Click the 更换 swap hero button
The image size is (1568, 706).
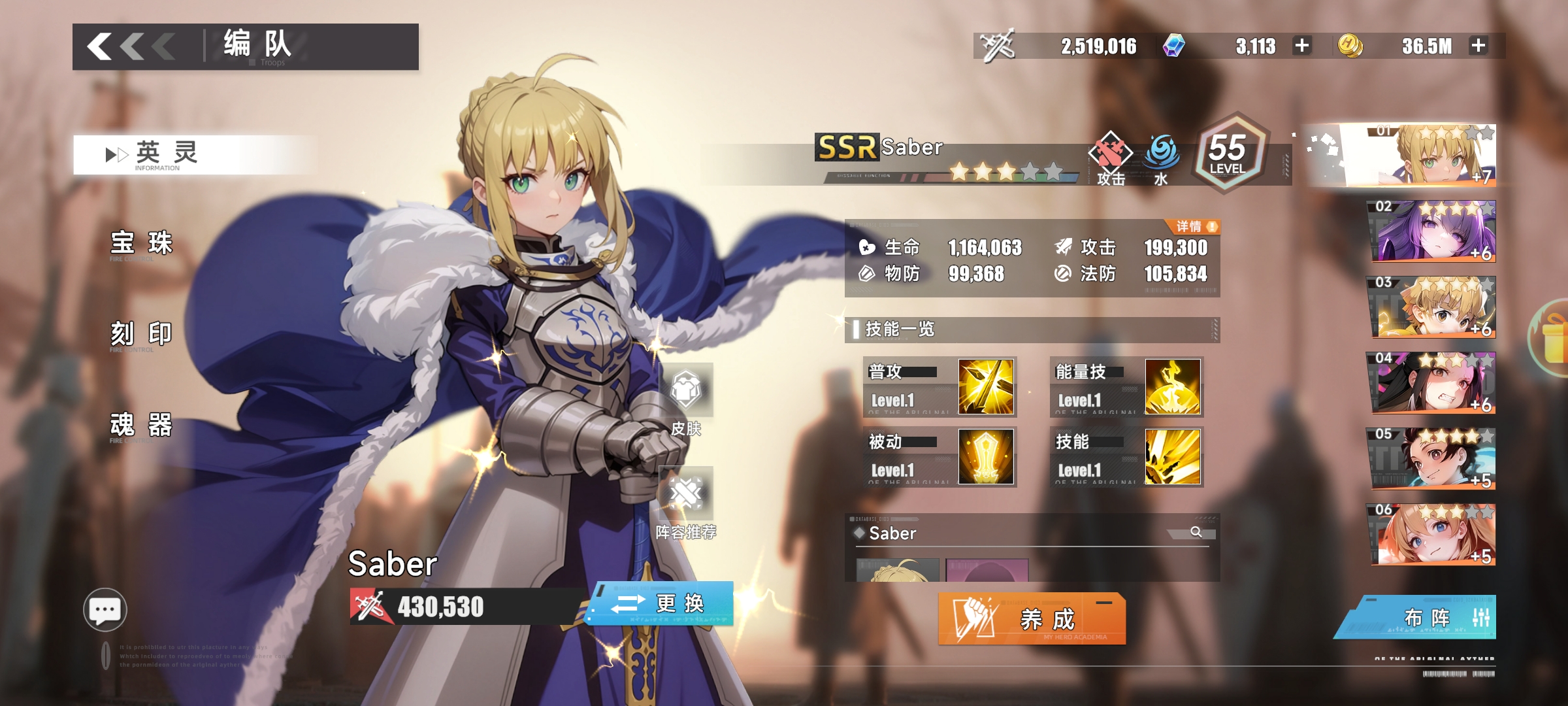(x=661, y=603)
